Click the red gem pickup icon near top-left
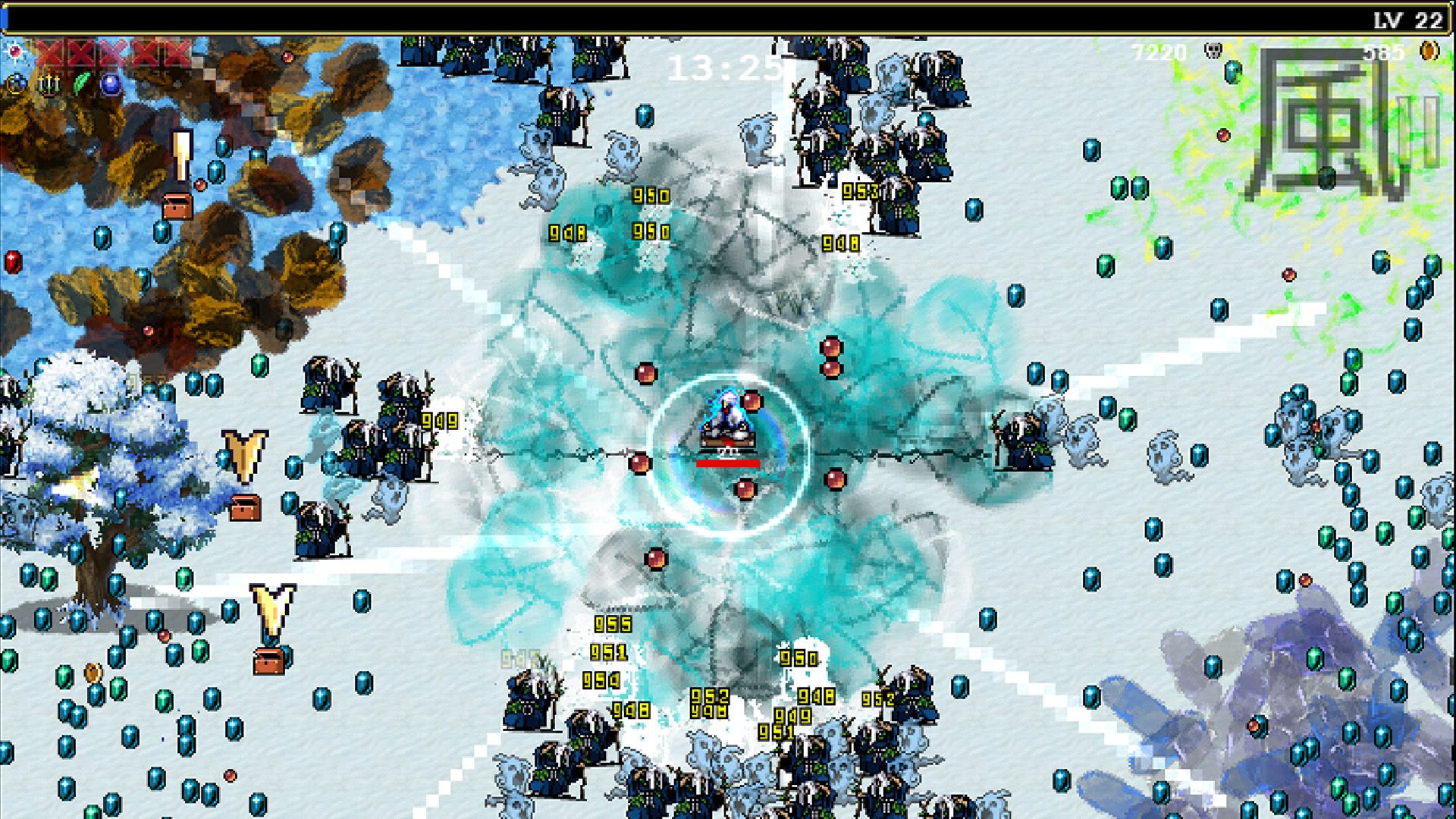 15,52
